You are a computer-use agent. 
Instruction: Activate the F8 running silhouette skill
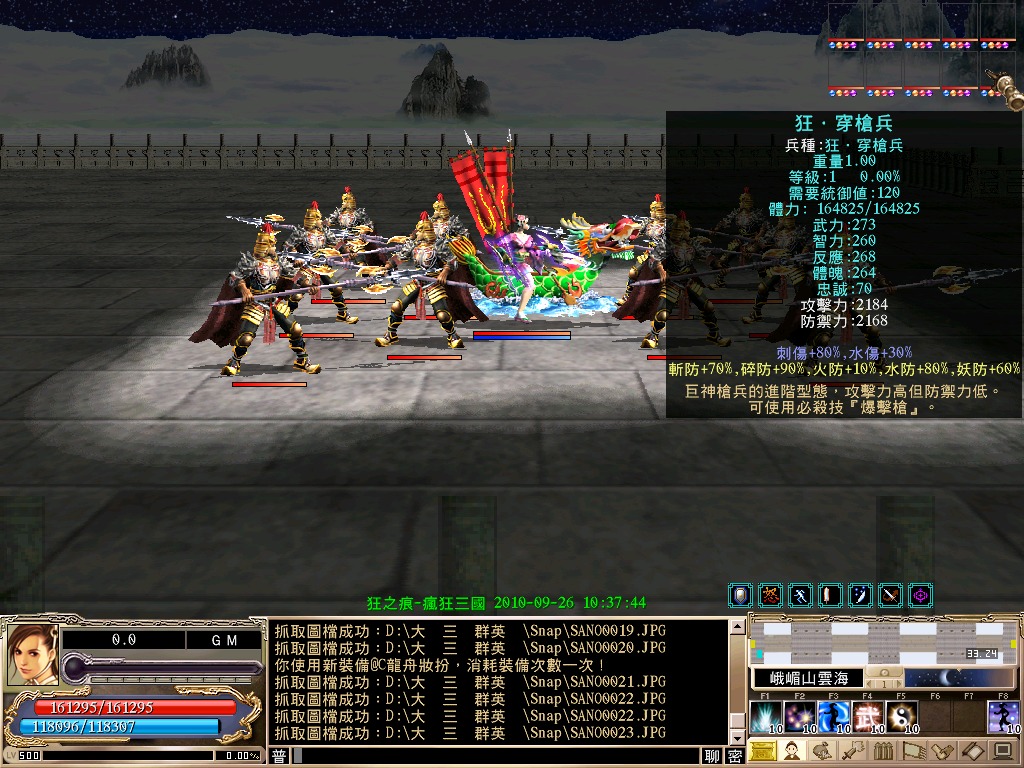(1003, 717)
